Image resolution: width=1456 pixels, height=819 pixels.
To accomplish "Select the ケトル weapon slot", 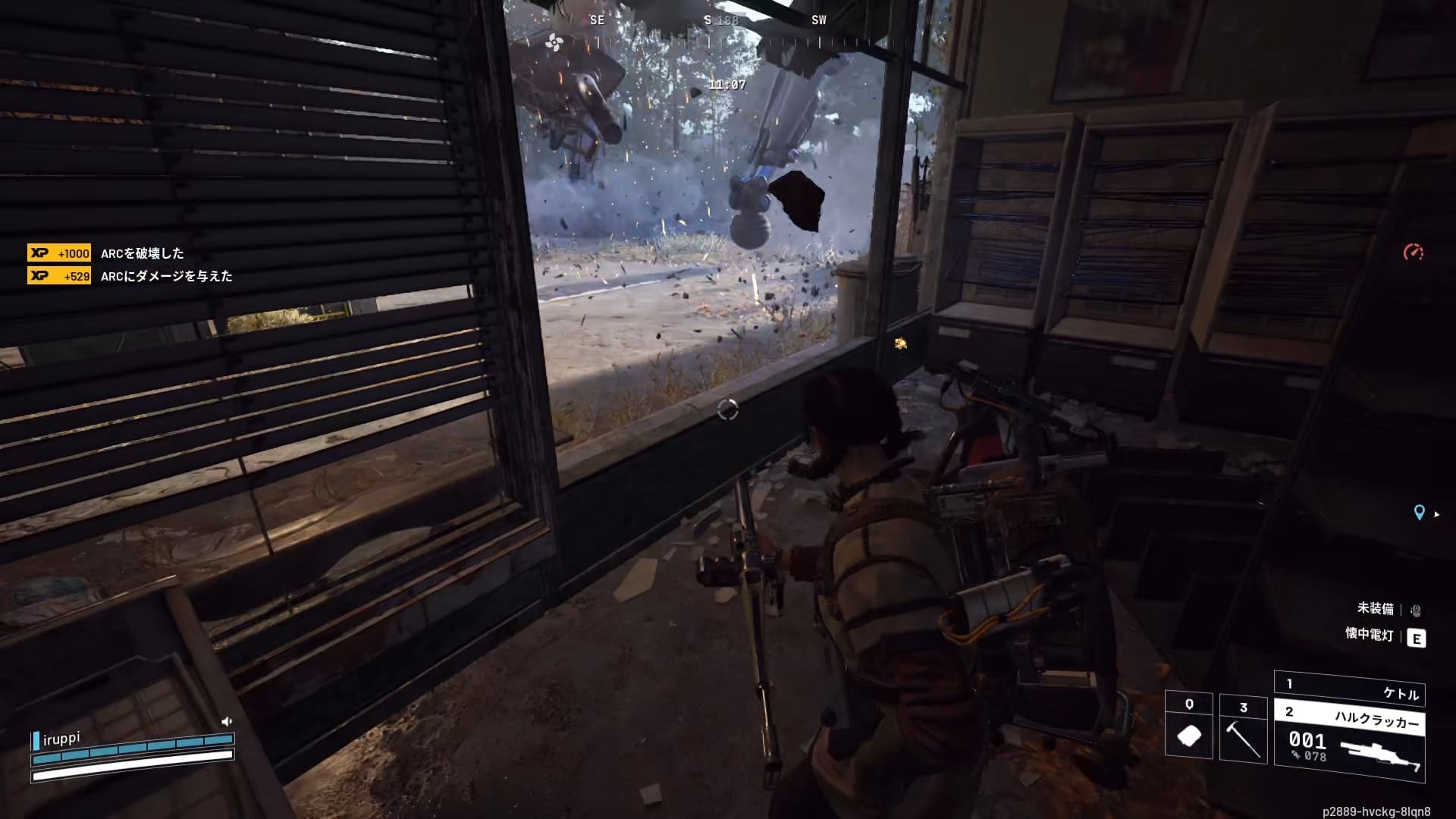I will tap(1350, 689).
